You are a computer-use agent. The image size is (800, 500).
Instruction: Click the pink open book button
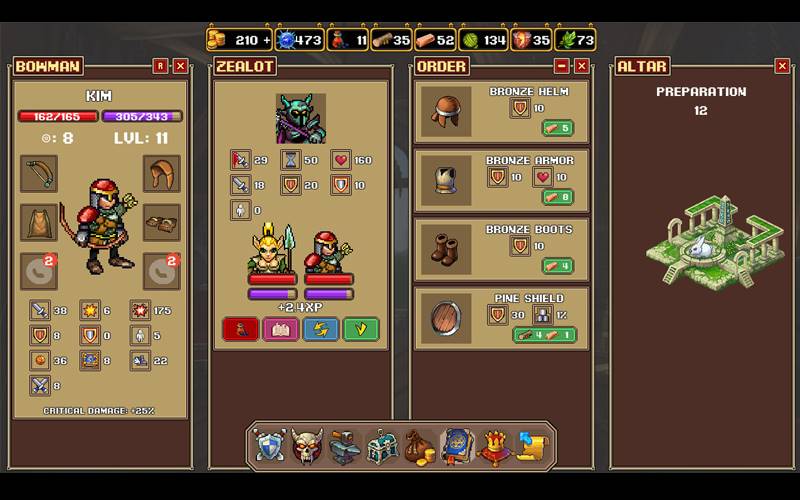pos(280,329)
